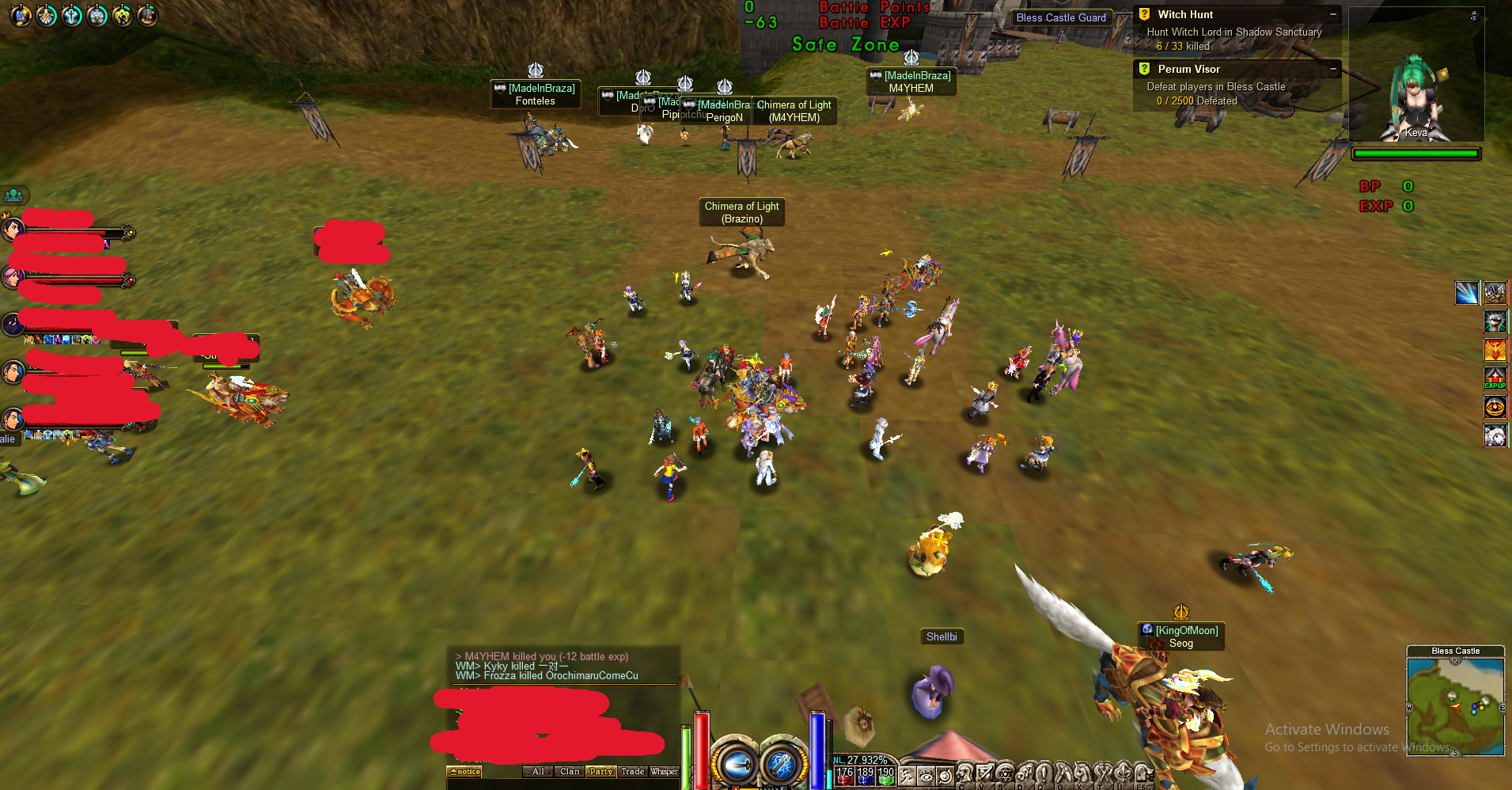The height and width of the screenshot is (790, 1512).
Task: Select the Party chat channel button
Action: [x=601, y=772]
